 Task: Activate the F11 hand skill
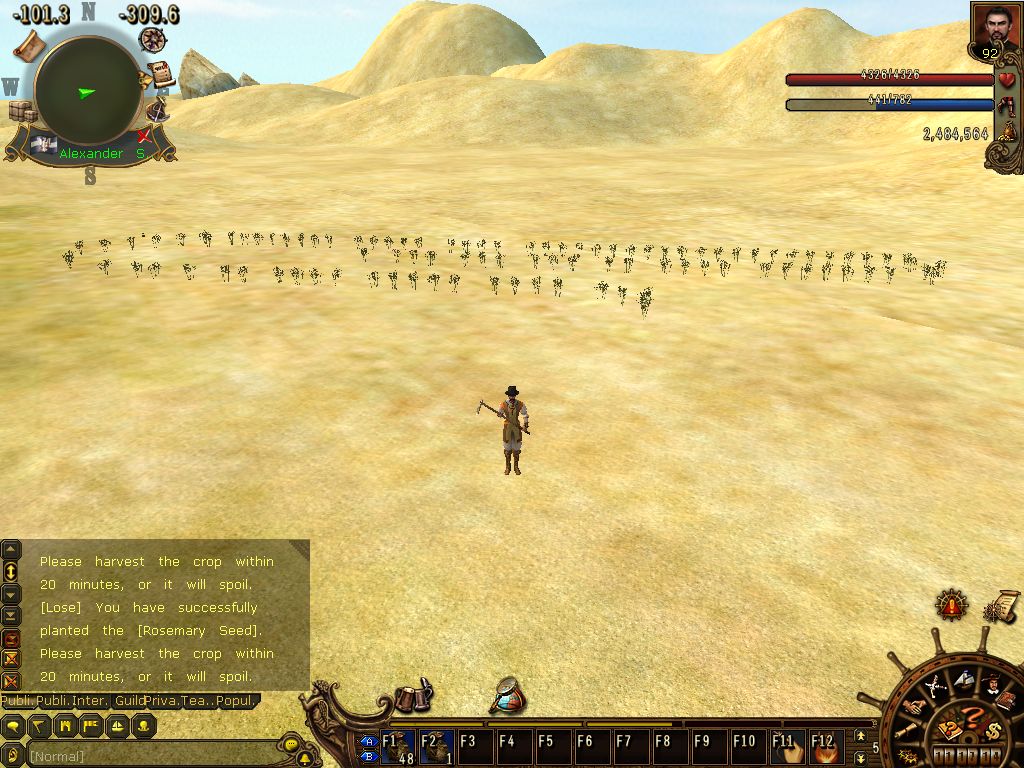[x=787, y=747]
